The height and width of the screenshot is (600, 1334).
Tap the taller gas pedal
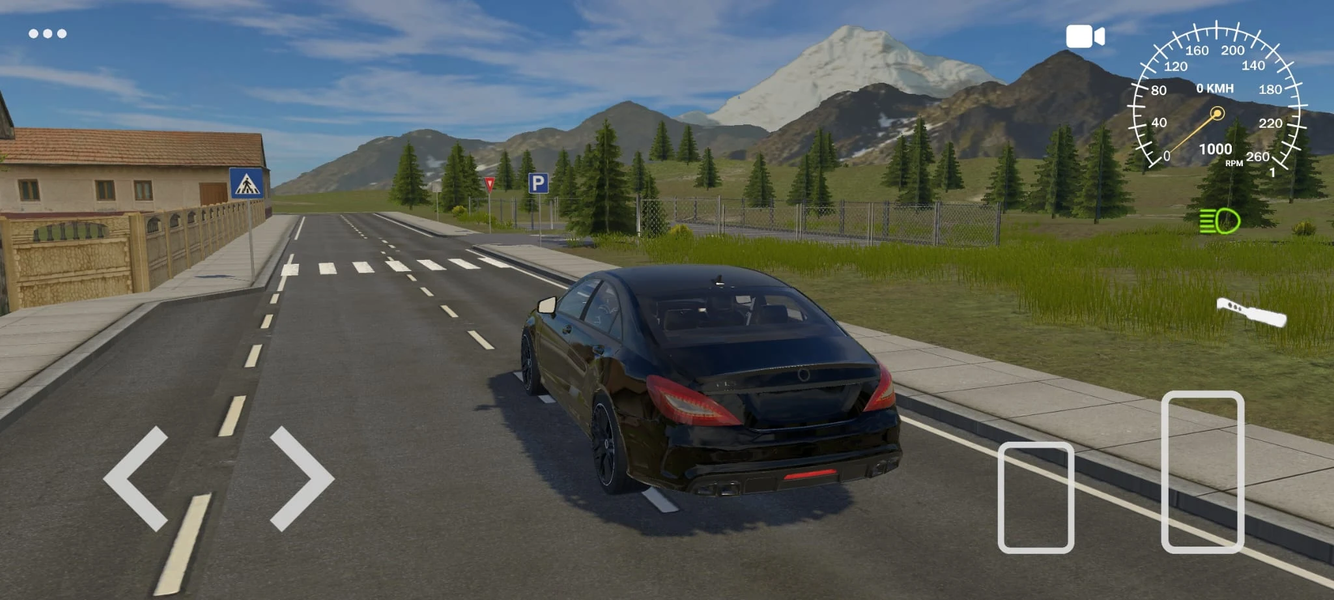[1203, 471]
